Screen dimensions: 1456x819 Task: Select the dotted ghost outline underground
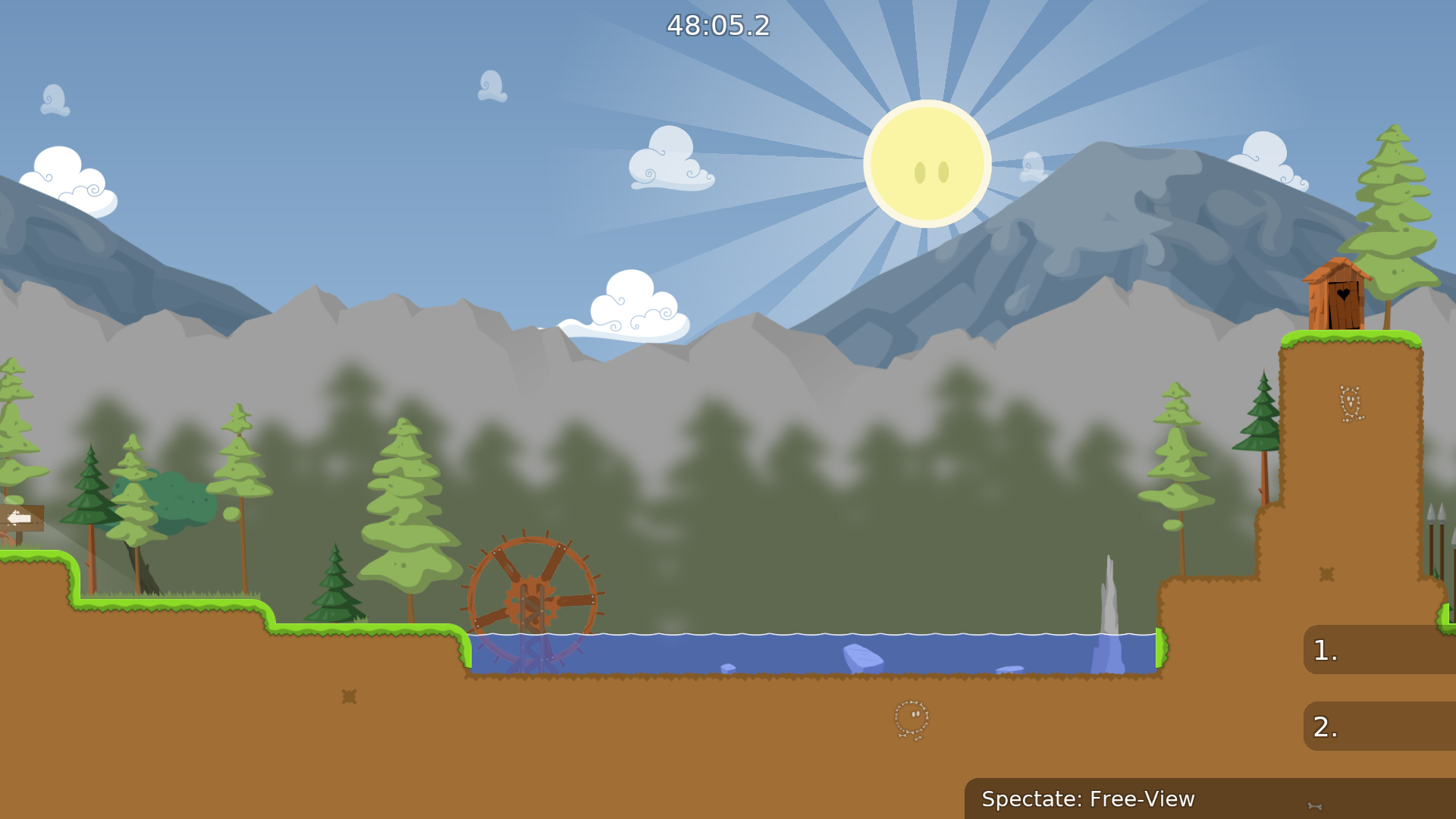point(912,717)
